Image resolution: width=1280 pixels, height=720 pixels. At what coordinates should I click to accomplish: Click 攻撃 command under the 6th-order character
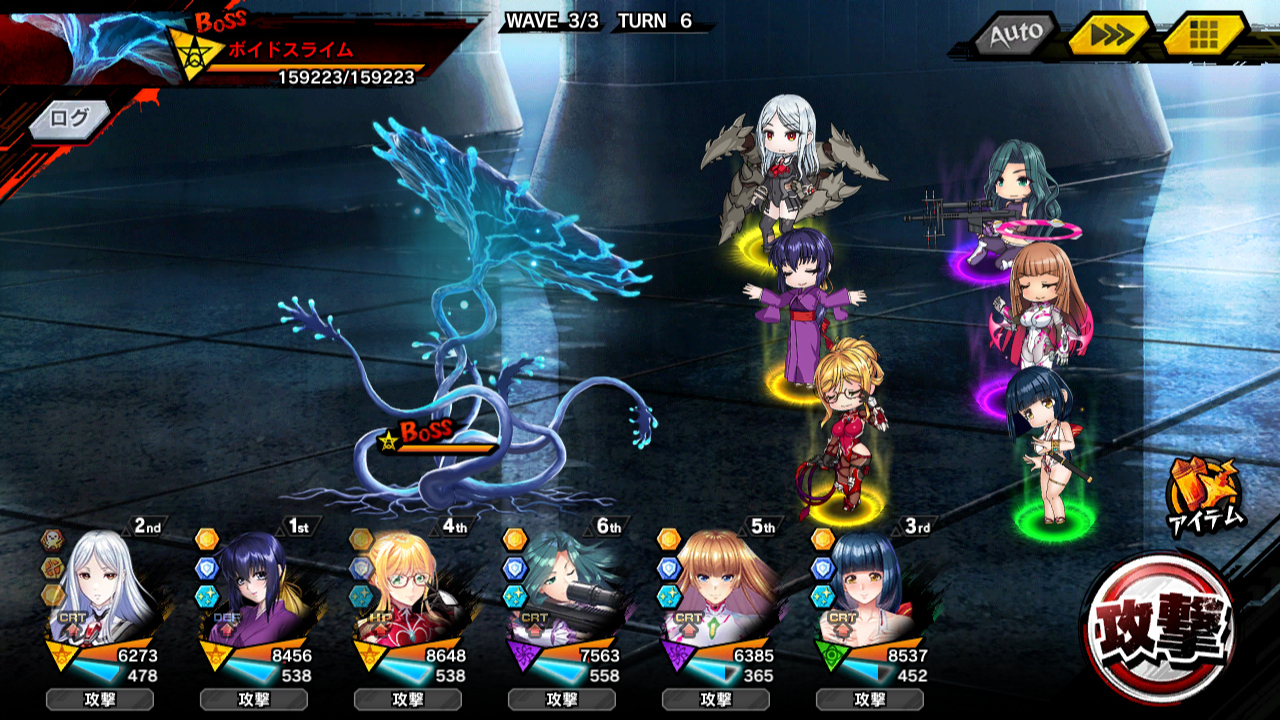(x=561, y=699)
